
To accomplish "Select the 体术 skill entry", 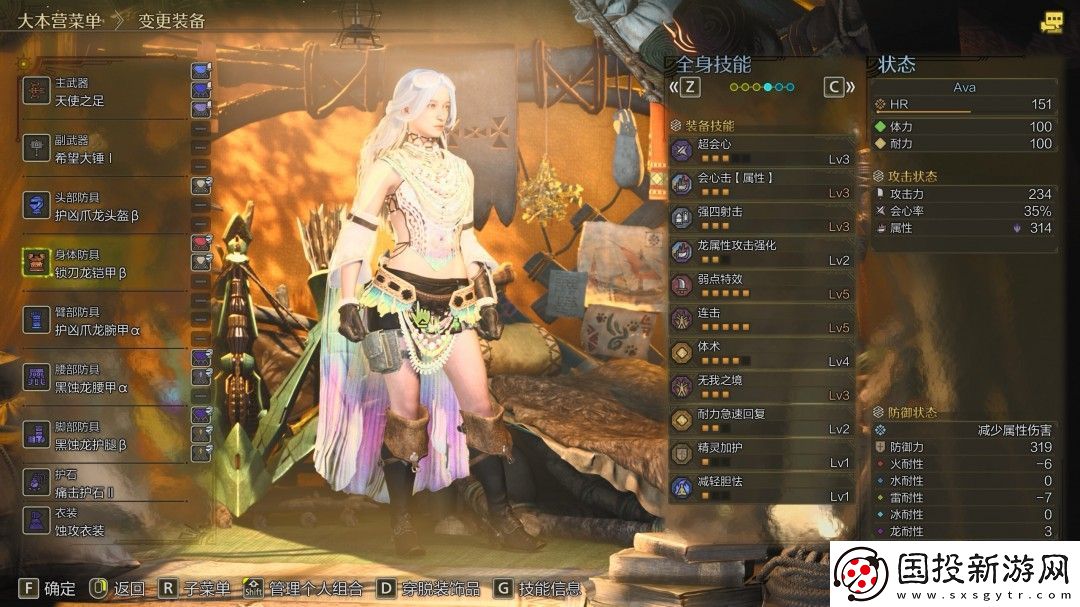I will pos(762,353).
